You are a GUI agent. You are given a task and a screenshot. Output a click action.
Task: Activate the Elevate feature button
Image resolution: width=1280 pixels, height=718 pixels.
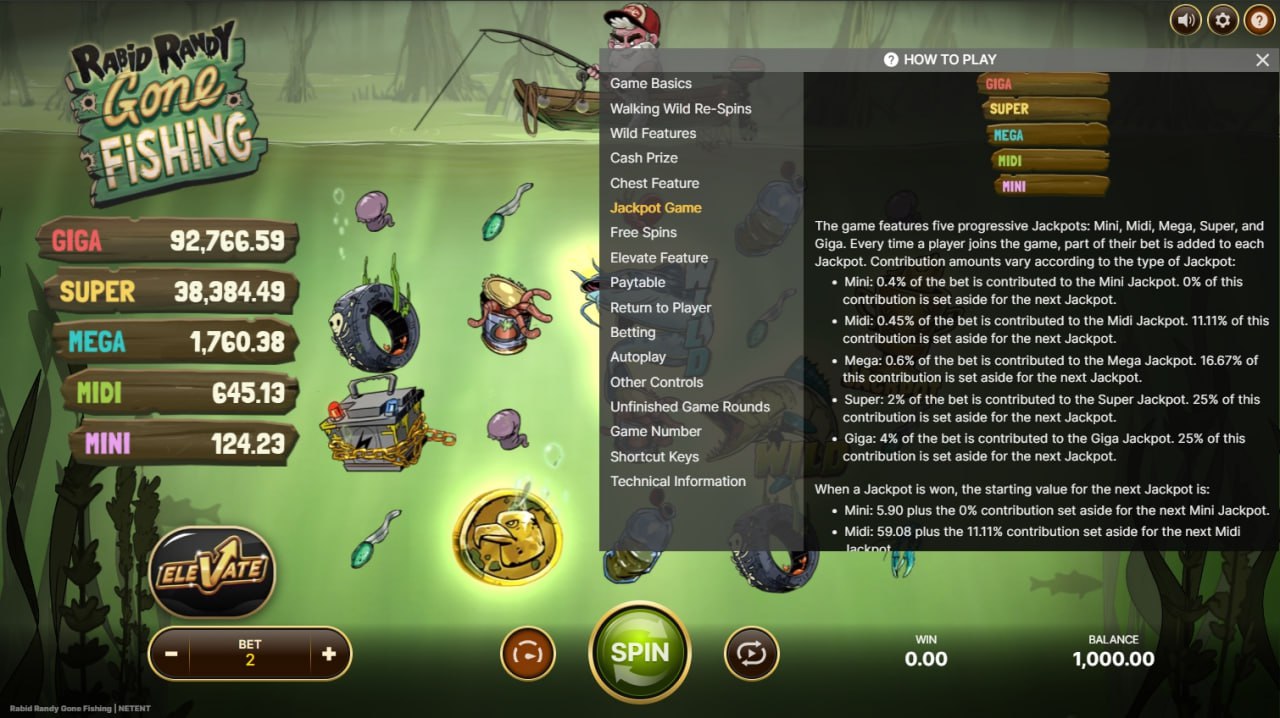coord(211,571)
